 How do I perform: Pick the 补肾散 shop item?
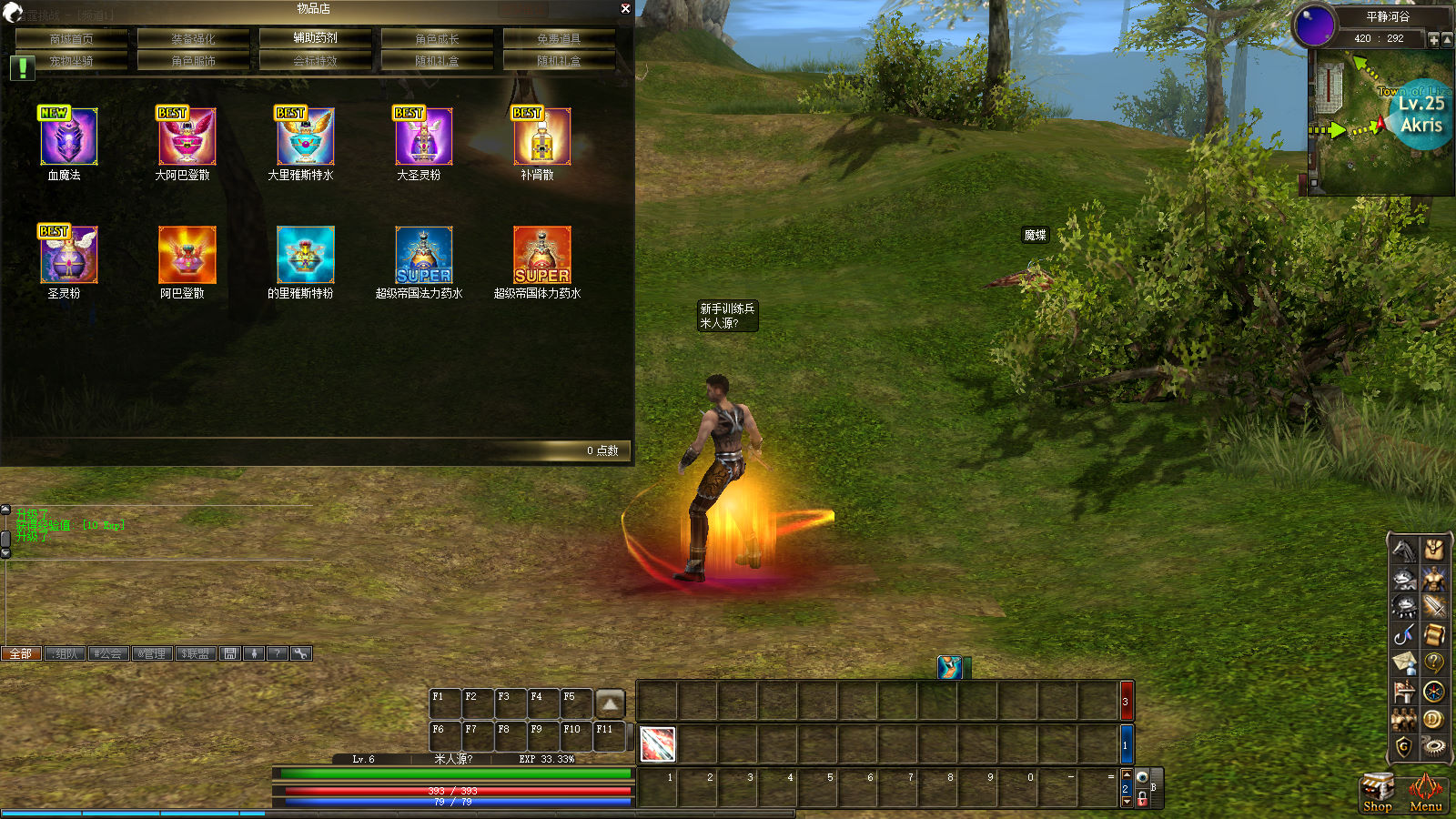[x=541, y=136]
